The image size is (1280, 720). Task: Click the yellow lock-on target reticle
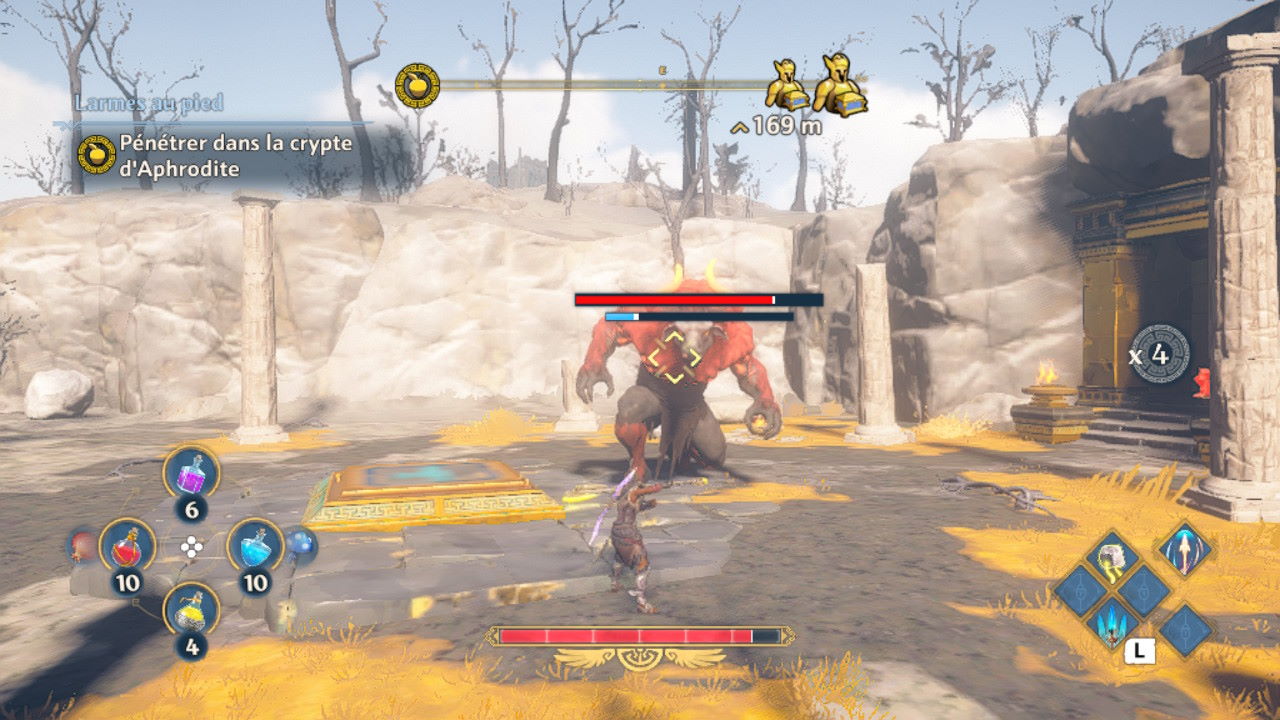[x=672, y=355]
